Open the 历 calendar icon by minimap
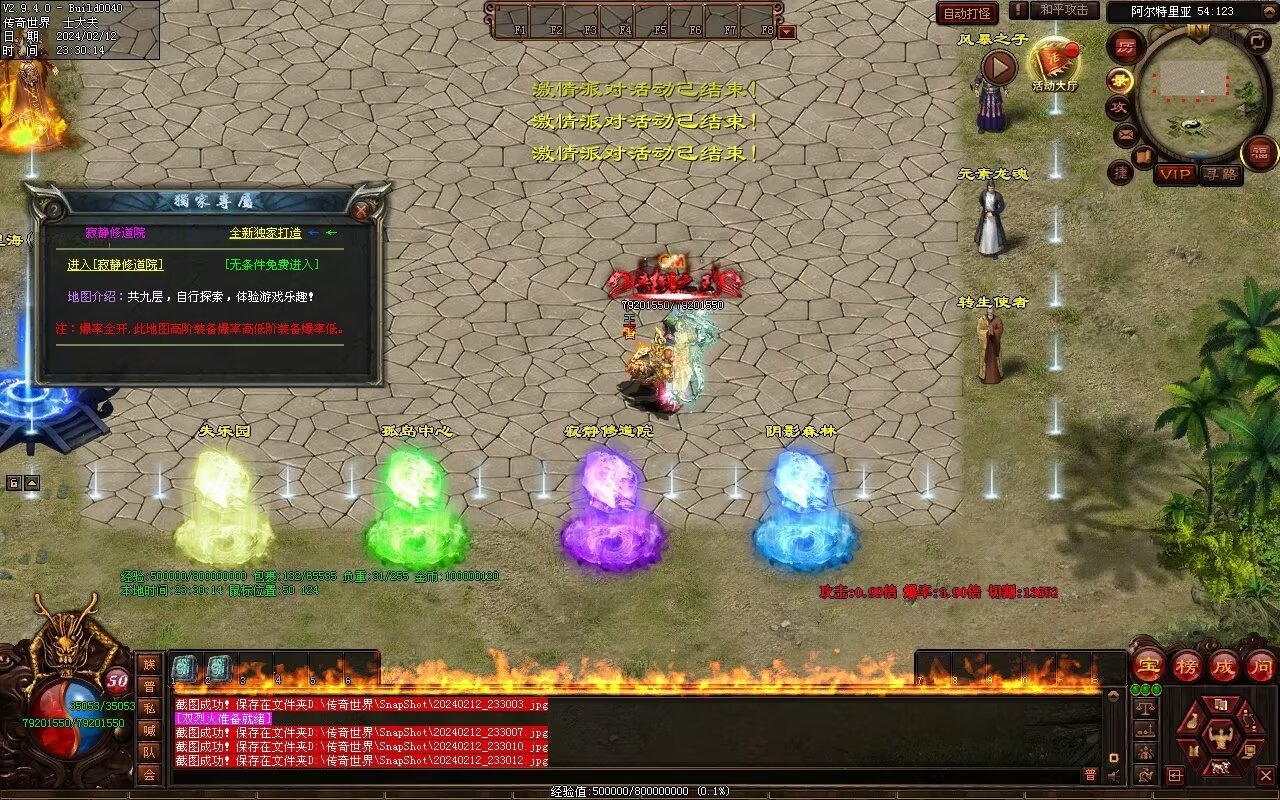 (1127, 48)
